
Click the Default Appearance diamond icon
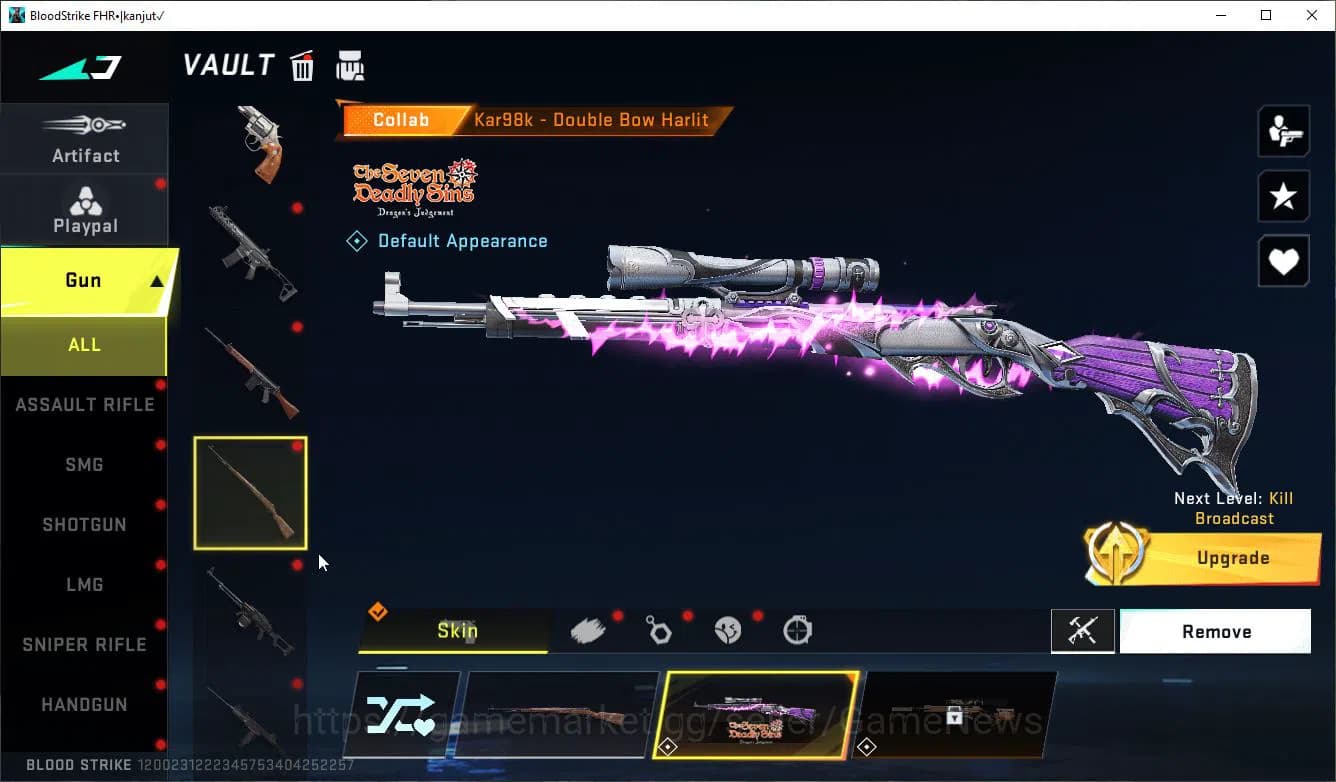(357, 240)
